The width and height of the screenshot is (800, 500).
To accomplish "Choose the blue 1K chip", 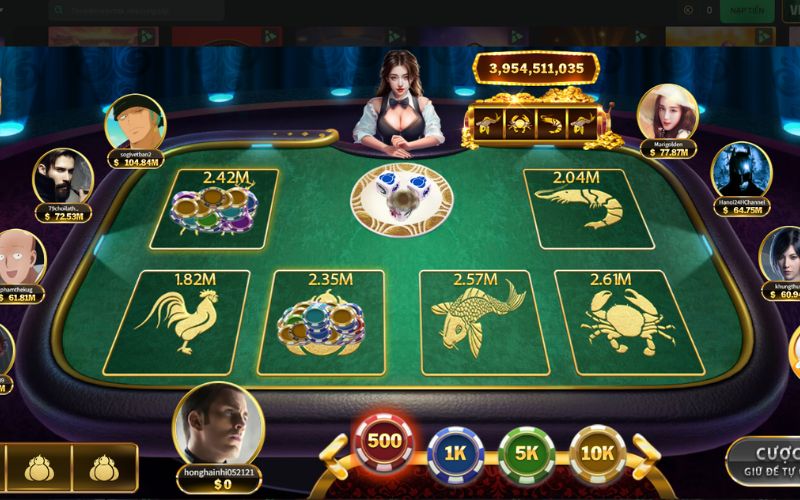I will 456,453.
